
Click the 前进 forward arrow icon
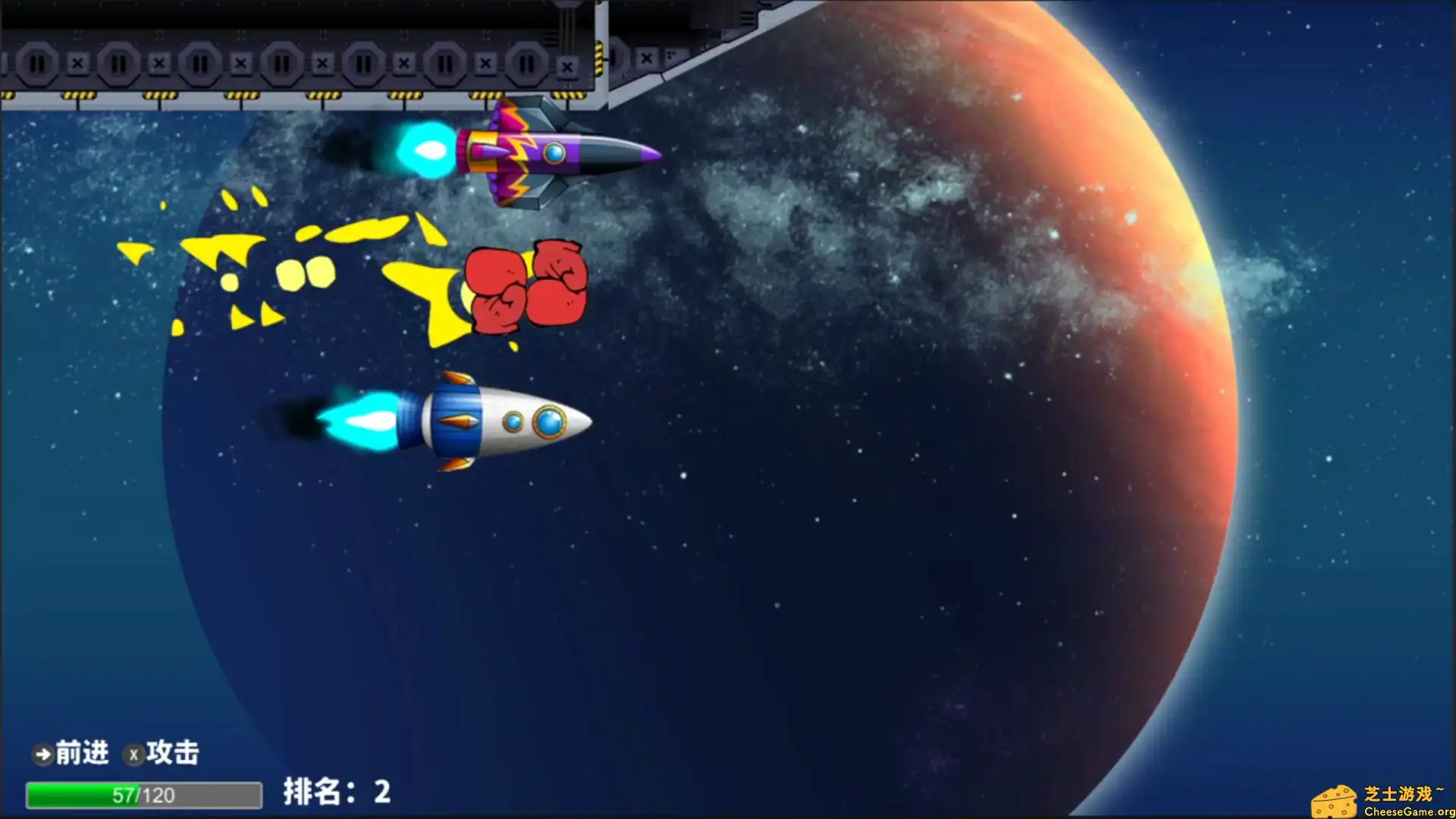(42, 754)
